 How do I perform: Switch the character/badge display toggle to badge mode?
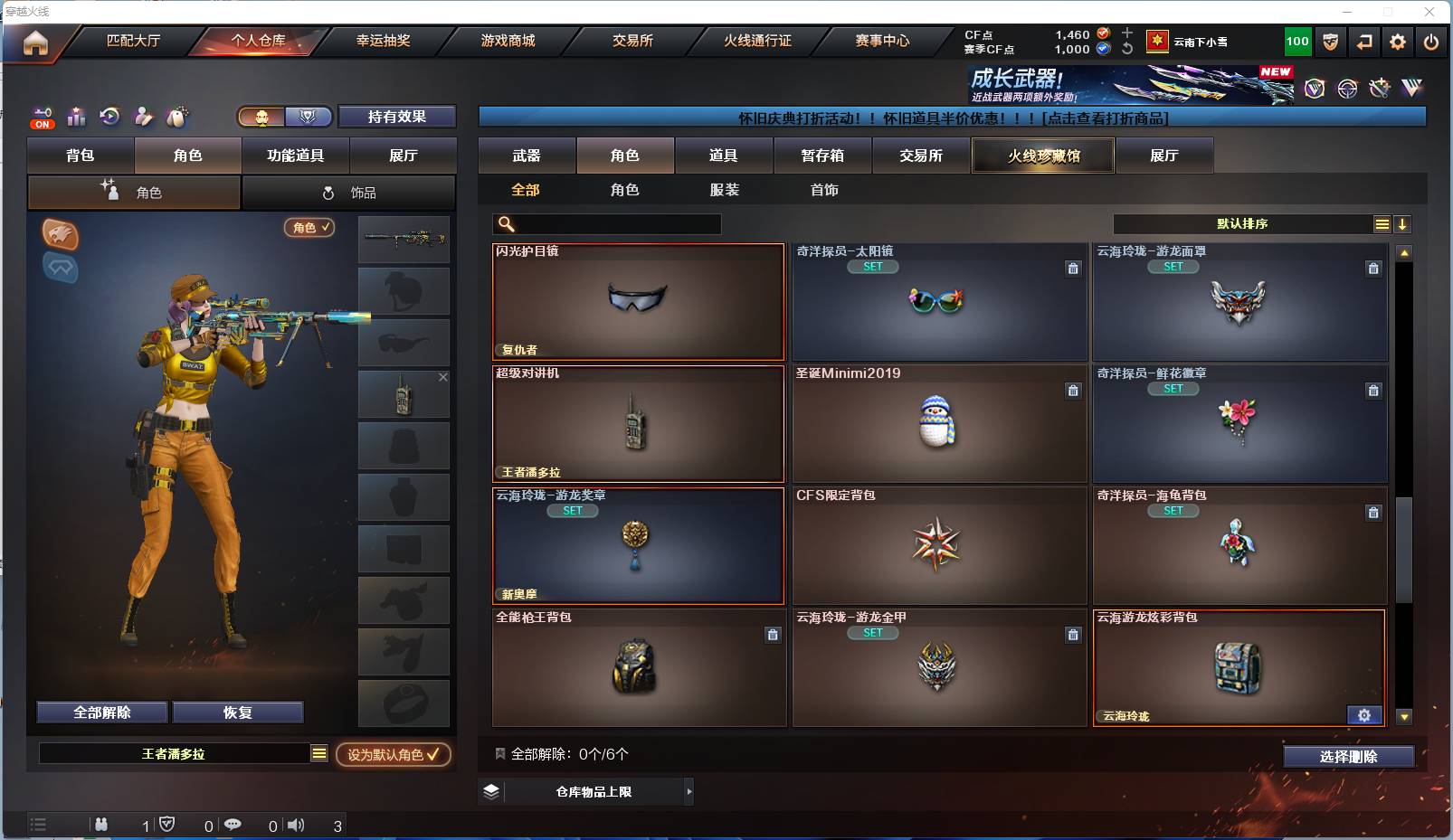308,116
